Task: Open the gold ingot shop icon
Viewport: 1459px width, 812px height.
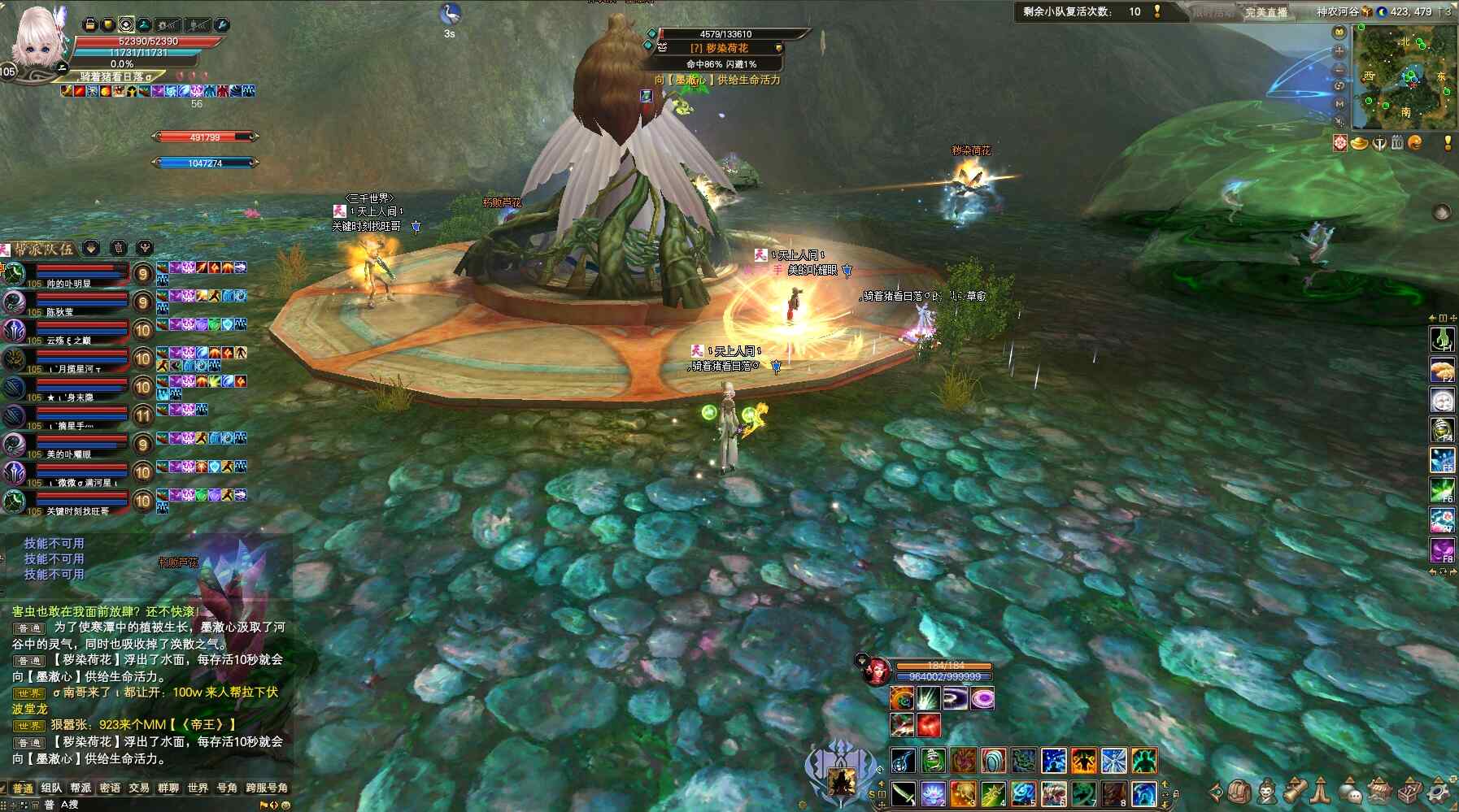Action: 1359,144
